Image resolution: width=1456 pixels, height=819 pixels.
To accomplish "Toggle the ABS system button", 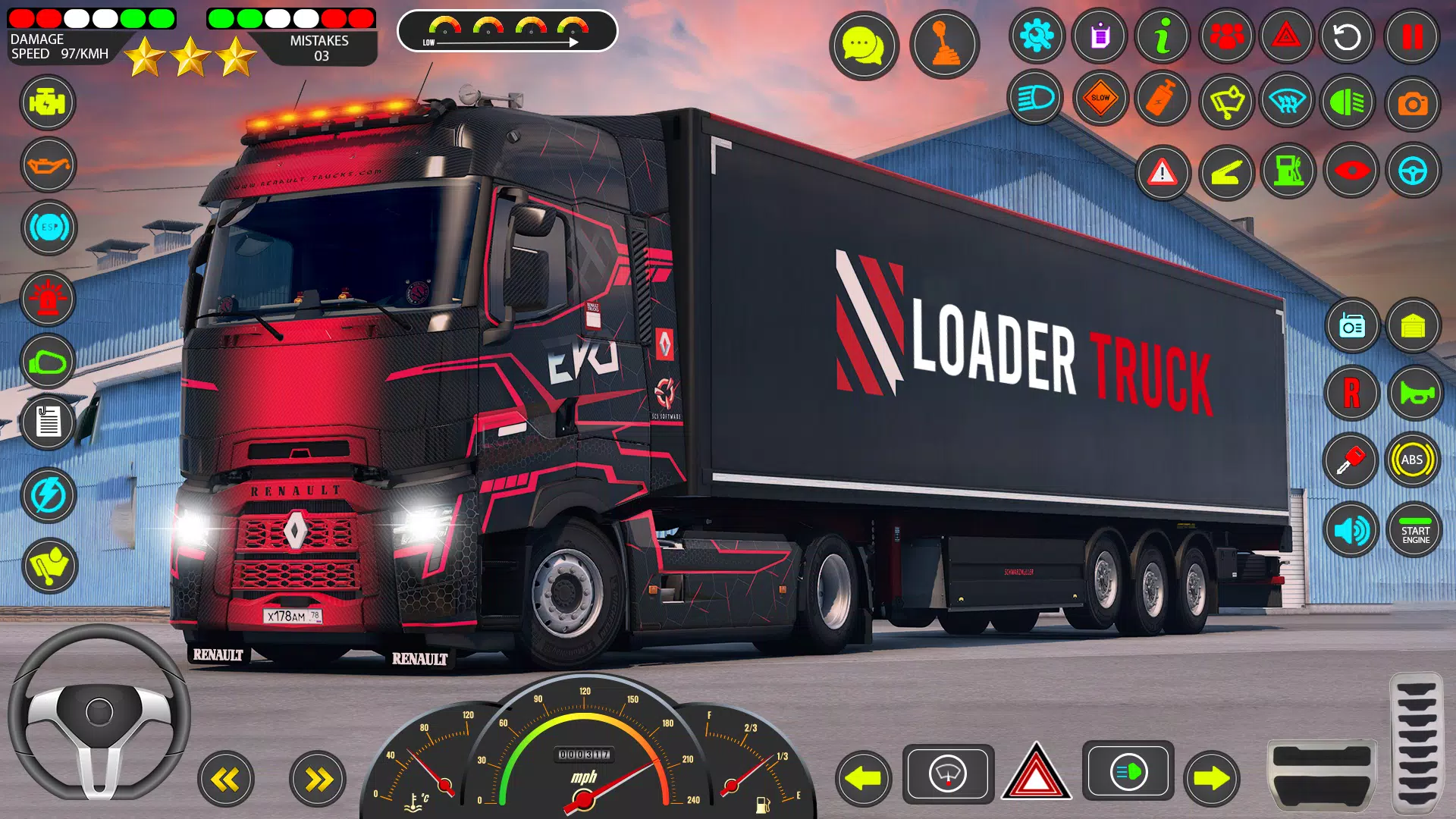I will [x=1415, y=460].
